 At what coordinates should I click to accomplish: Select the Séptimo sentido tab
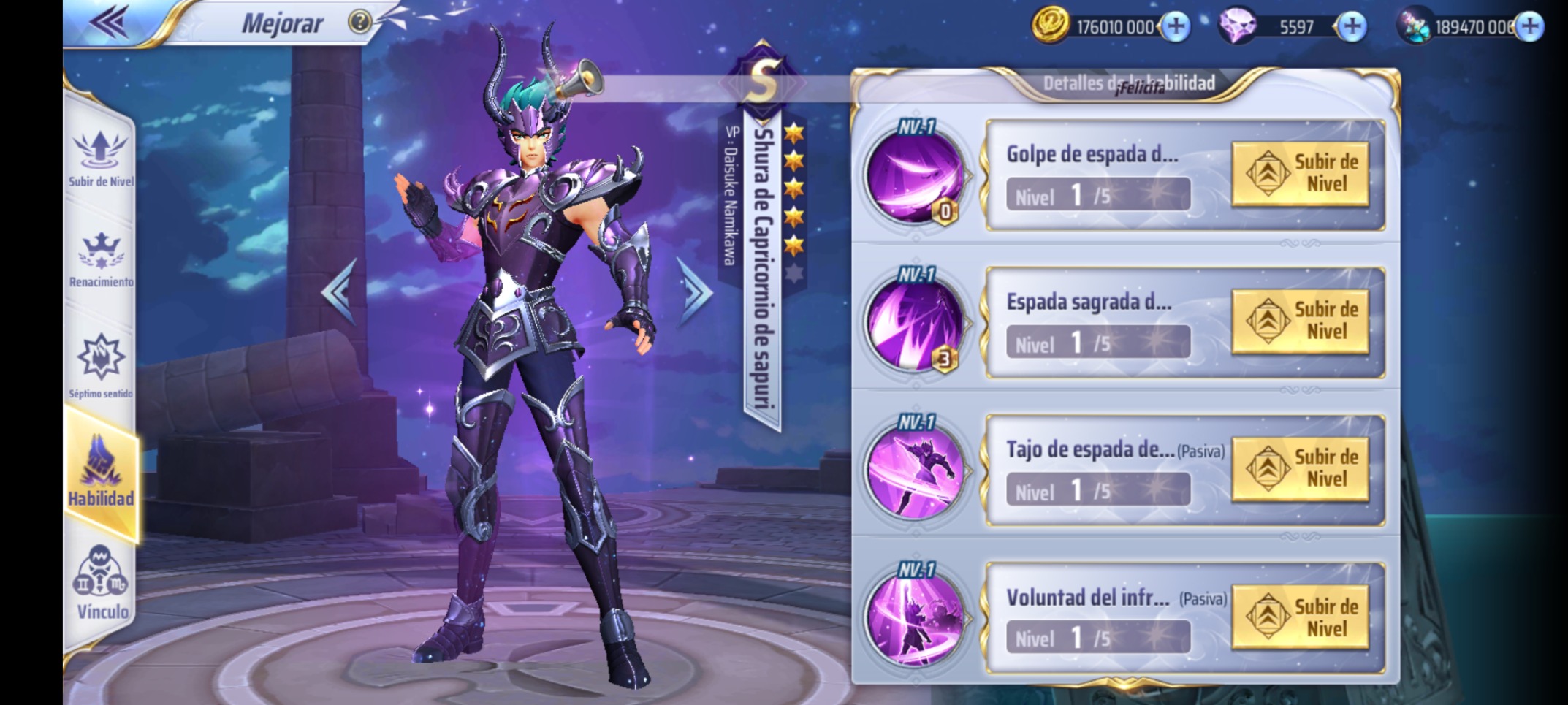(x=101, y=365)
